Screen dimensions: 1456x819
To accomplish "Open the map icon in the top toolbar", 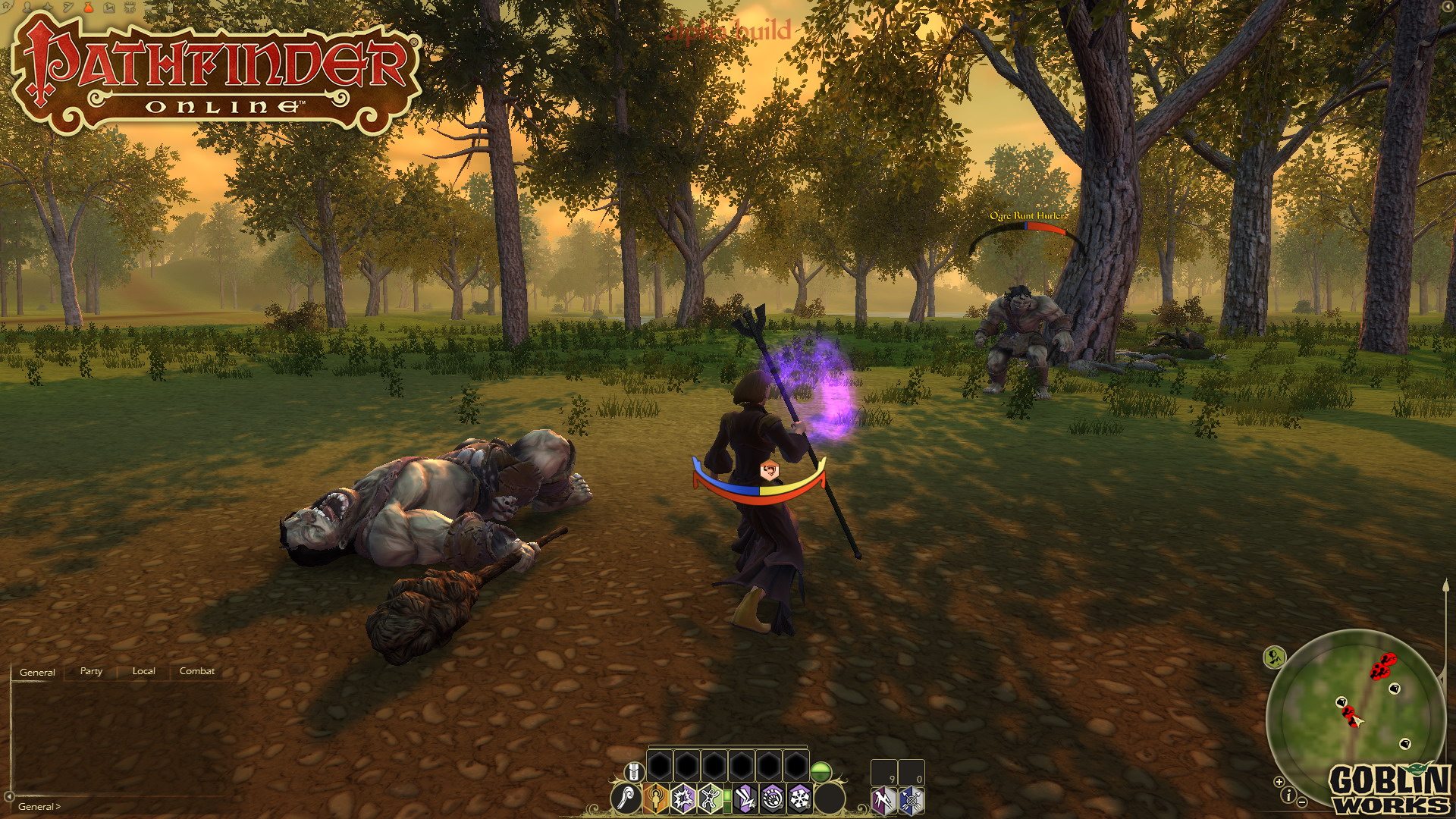I will coord(109,8).
